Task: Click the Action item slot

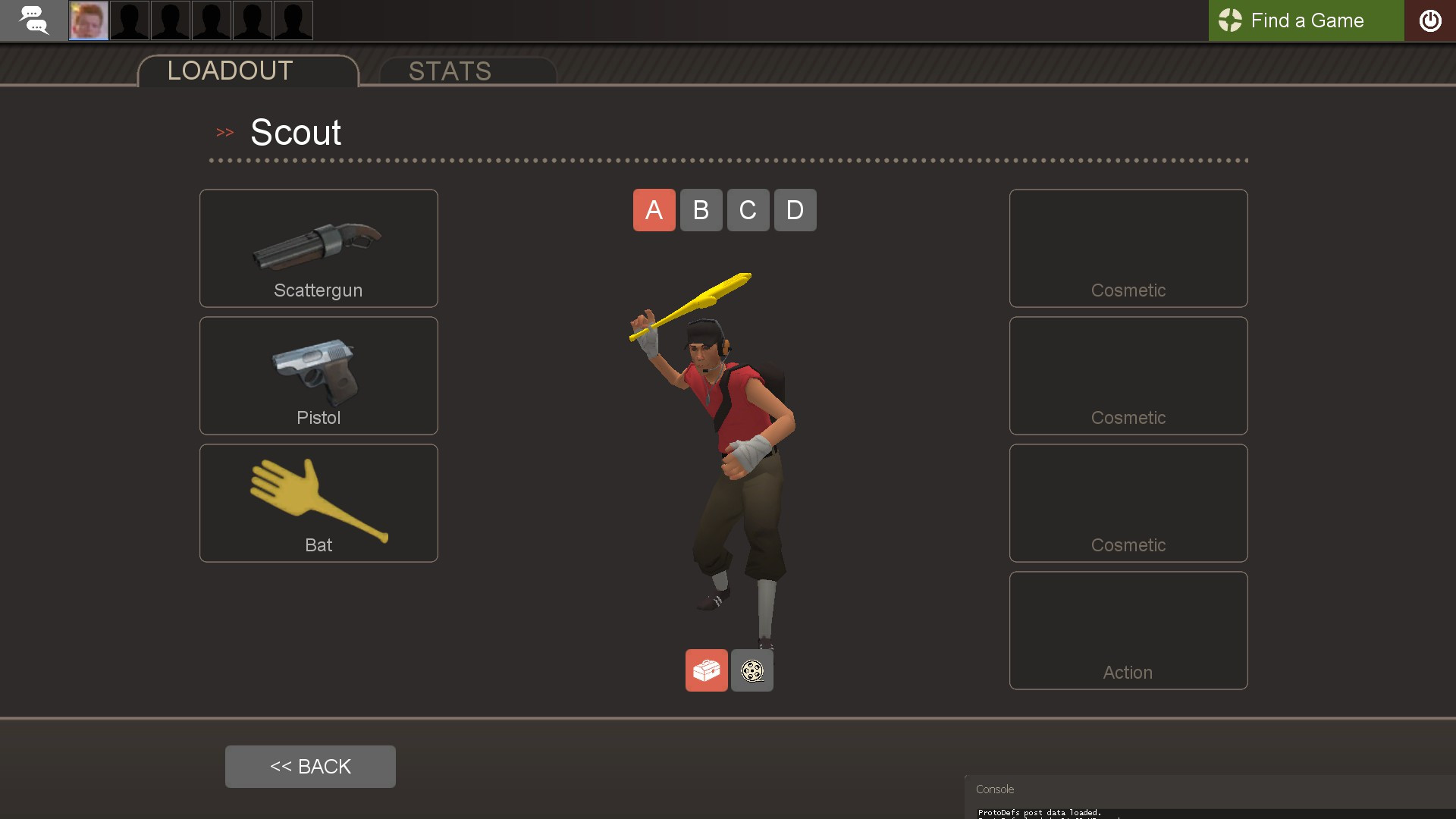Action: pyautogui.click(x=1128, y=630)
